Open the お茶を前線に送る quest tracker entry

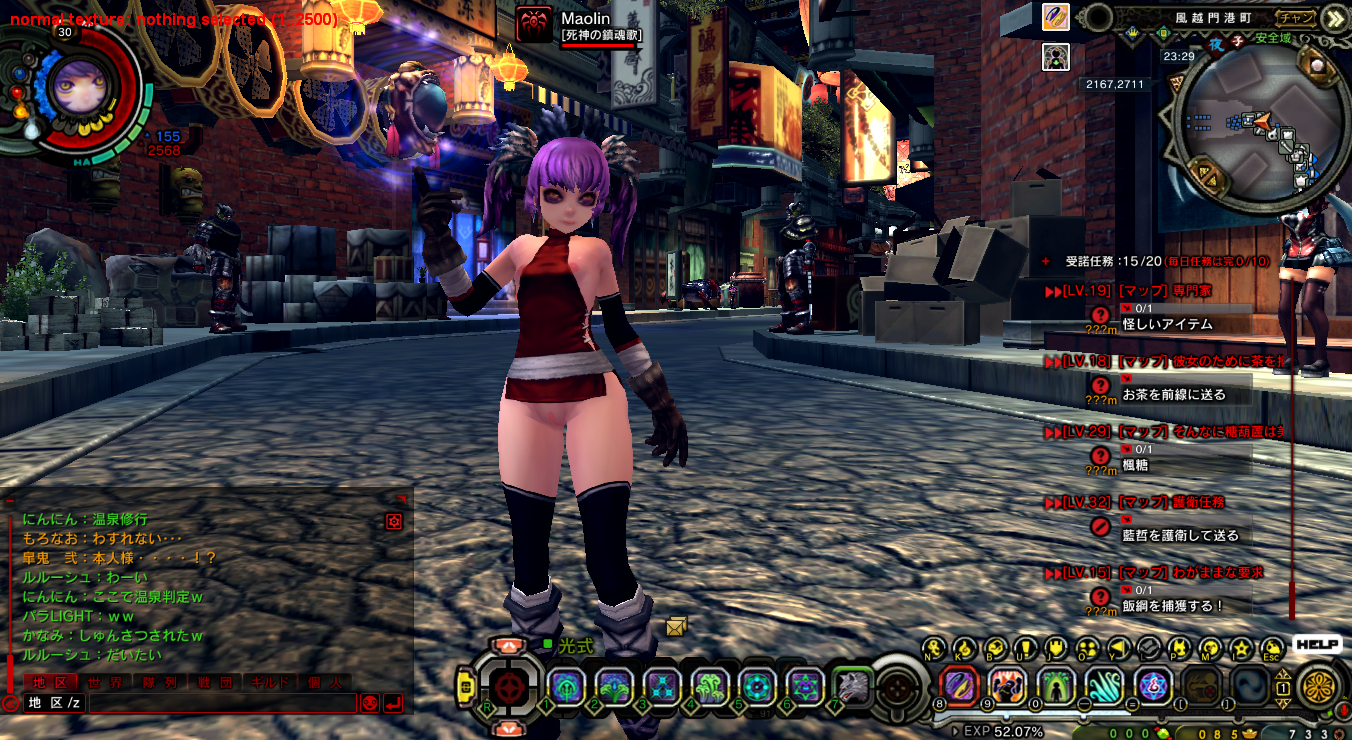[x=1173, y=395]
